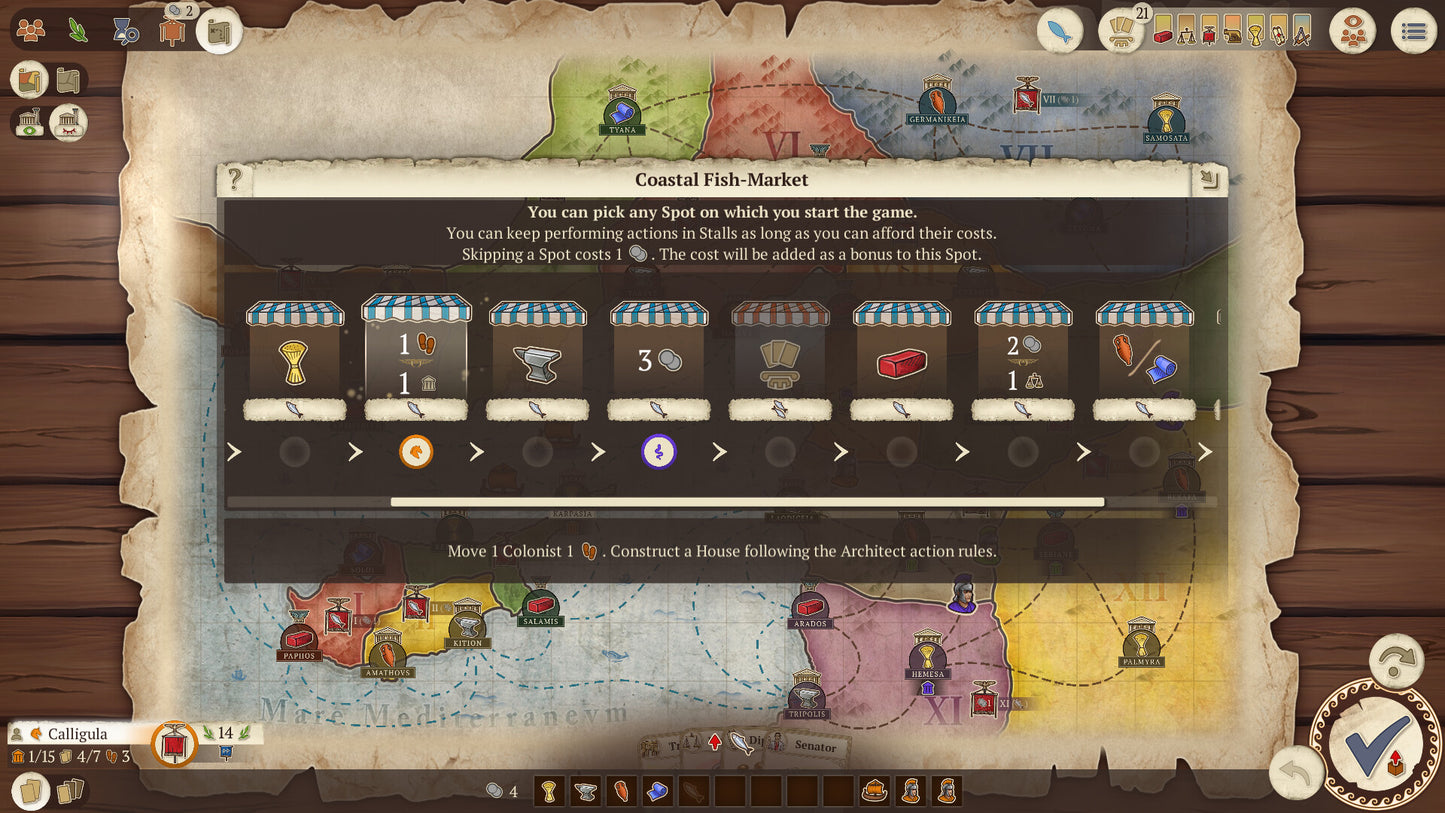Choose the red brick stall
1445x813 pixels.
(x=902, y=360)
